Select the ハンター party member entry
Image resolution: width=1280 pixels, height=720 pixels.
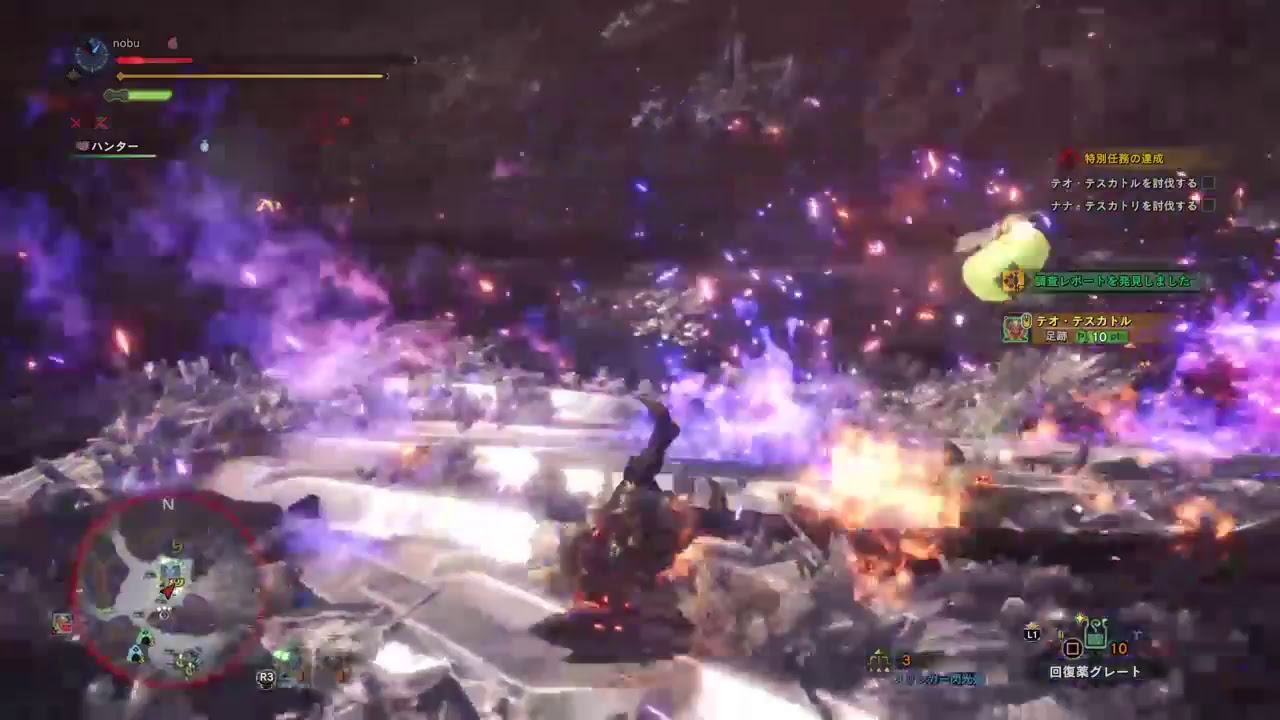[x=111, y=145]
